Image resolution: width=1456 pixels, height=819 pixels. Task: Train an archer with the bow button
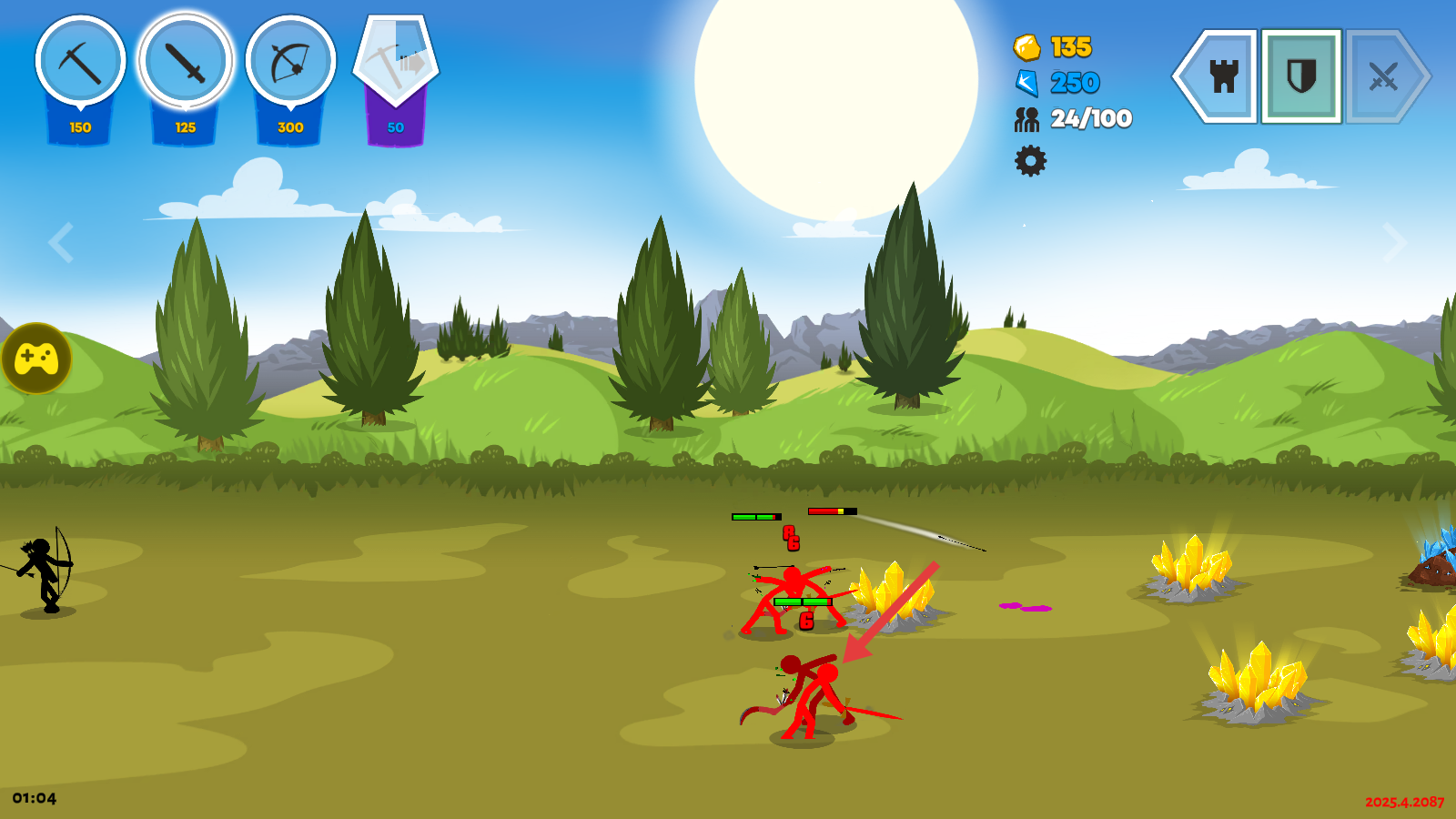[x=290, y=62]
